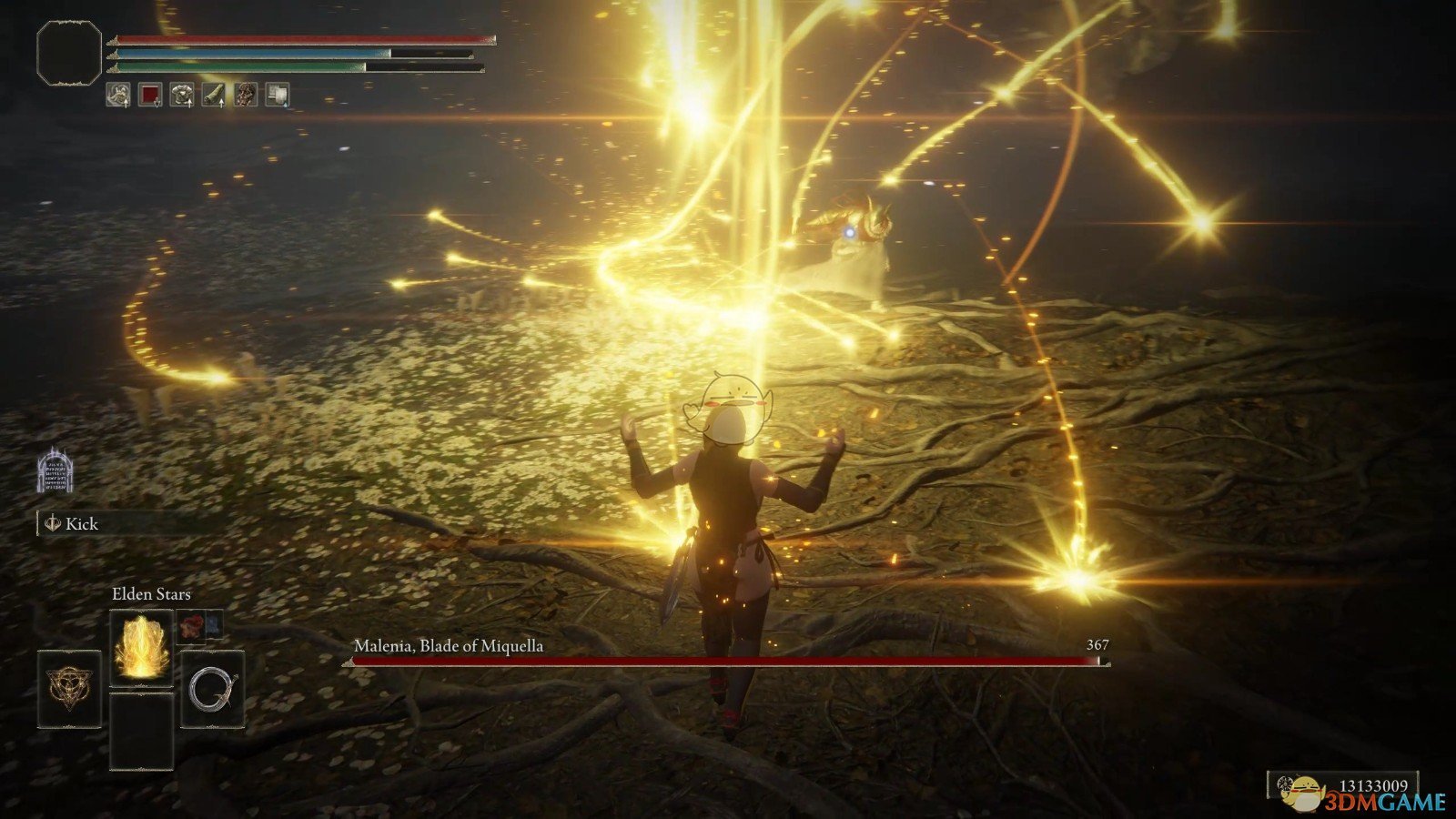Select the coiled whip weapon slot
The height and width of the screenshot is (819, 1456).
coord(212,689)
